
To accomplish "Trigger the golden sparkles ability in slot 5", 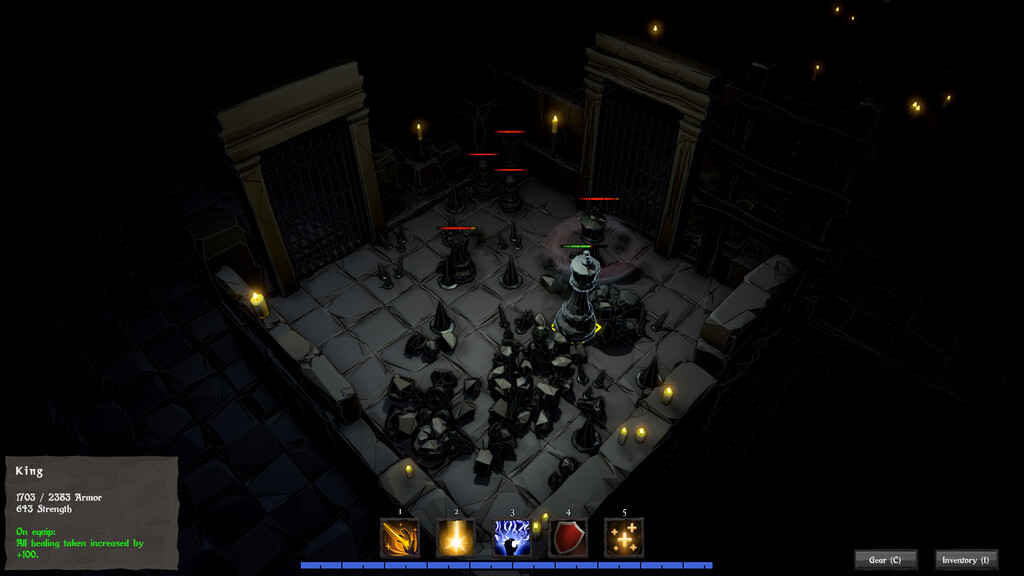I will (624, 538).
